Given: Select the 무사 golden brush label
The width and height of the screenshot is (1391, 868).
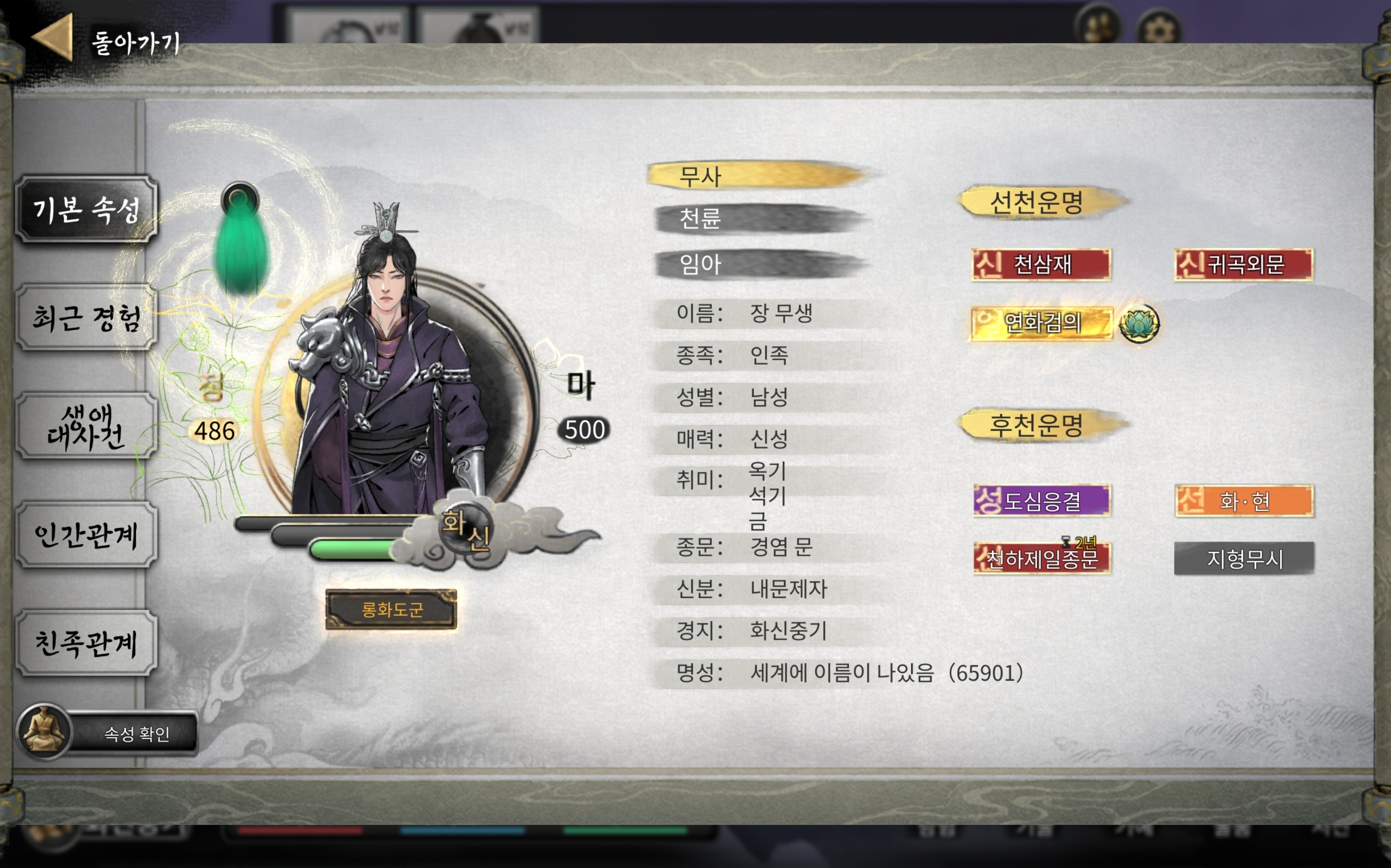Looking at the screenshot, I should click(758, 176).
